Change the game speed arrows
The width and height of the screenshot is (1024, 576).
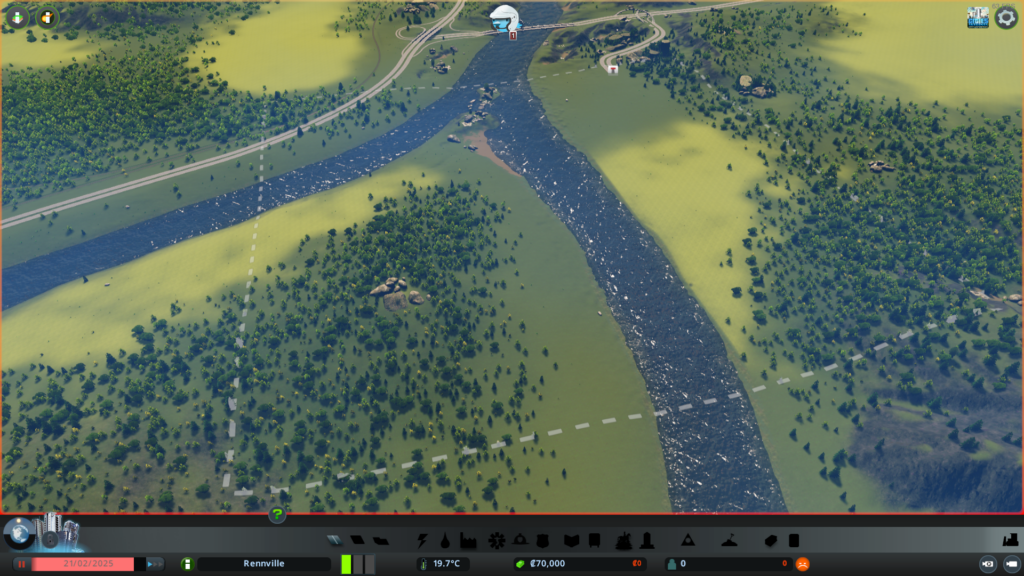point(155,564)
